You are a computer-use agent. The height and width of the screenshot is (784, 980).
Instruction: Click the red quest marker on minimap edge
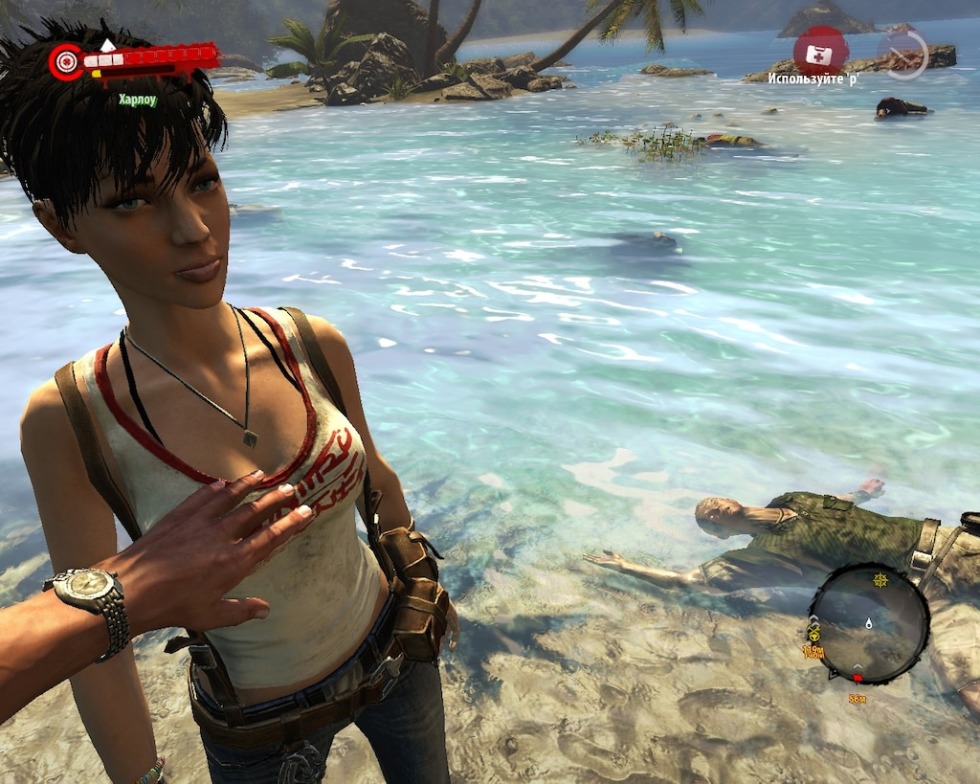click(x=857, y=678)
